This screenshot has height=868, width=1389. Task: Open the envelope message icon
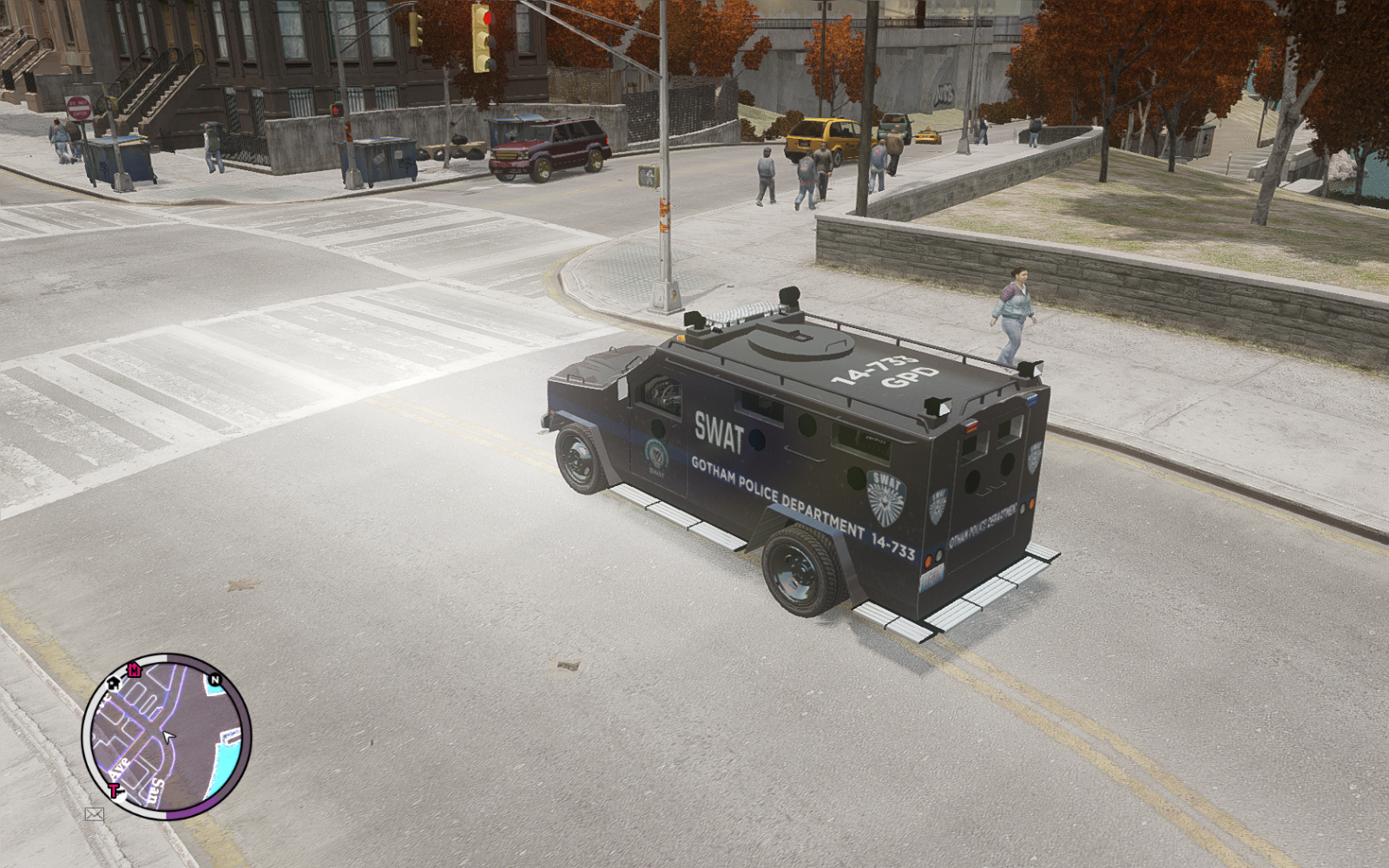click(94, 814)
